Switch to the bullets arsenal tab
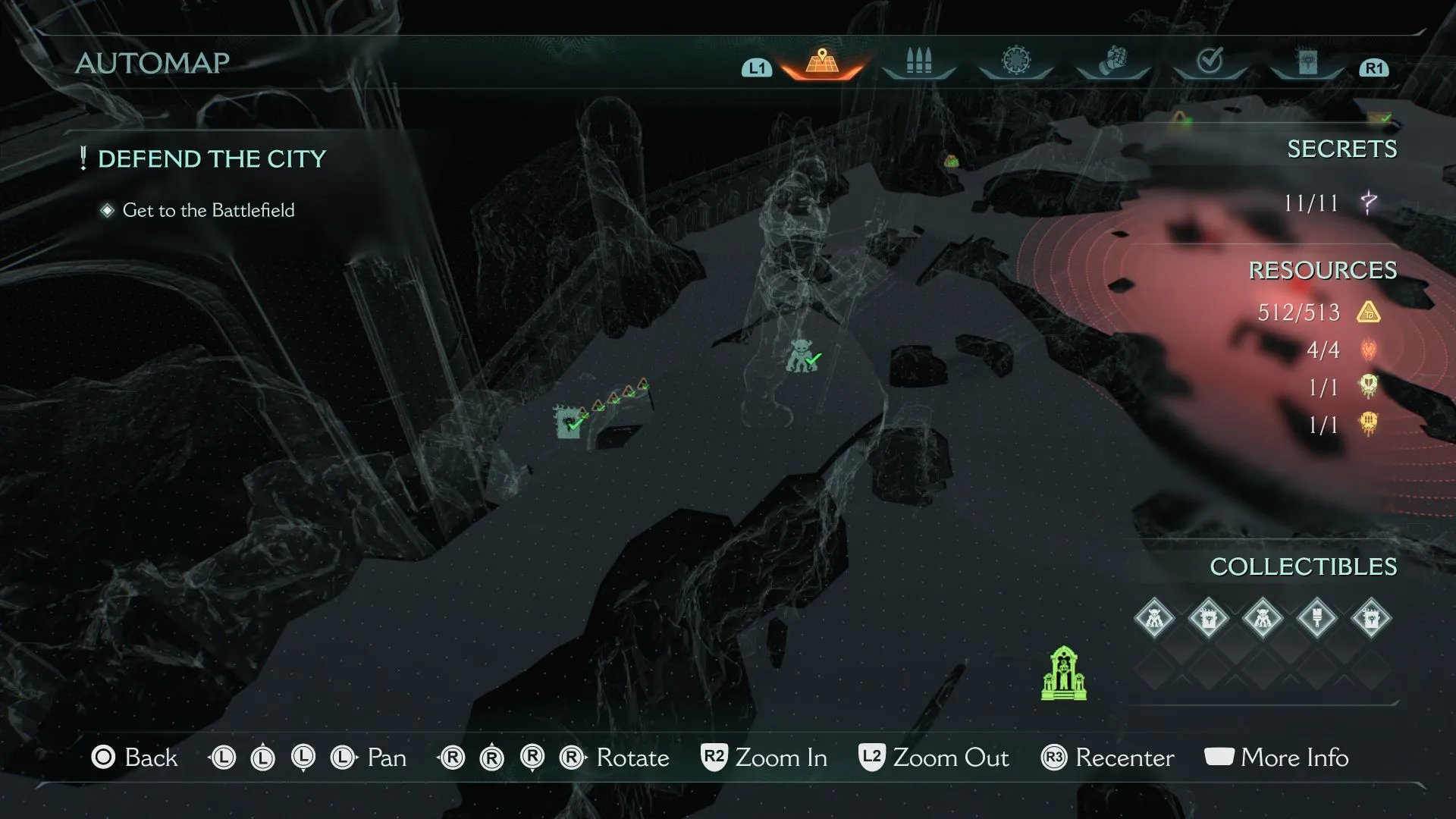This screenshot has height=819, width=1456. pos(918,61)
